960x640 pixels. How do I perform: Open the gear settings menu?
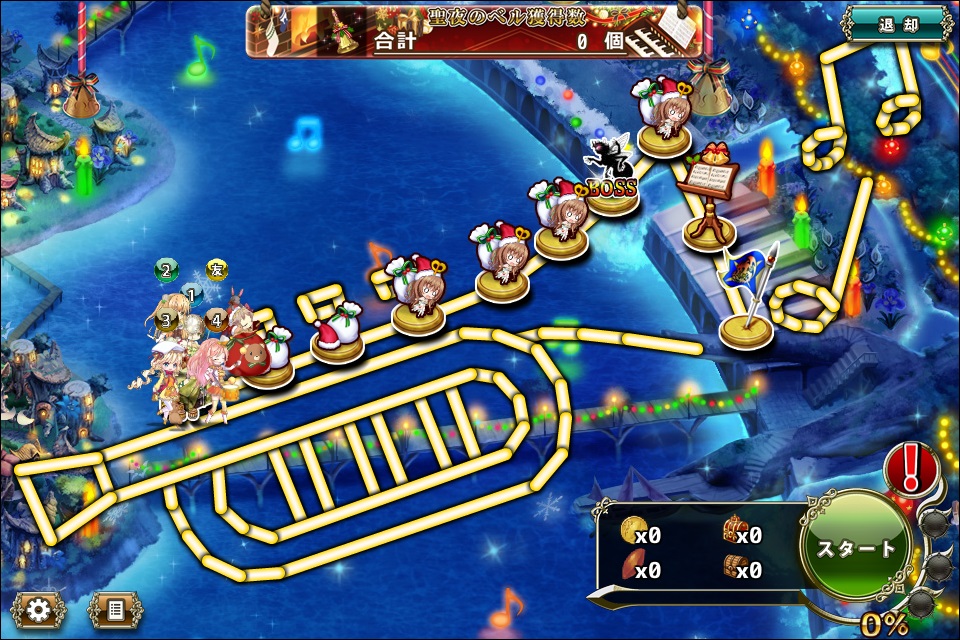pos(39,607)
